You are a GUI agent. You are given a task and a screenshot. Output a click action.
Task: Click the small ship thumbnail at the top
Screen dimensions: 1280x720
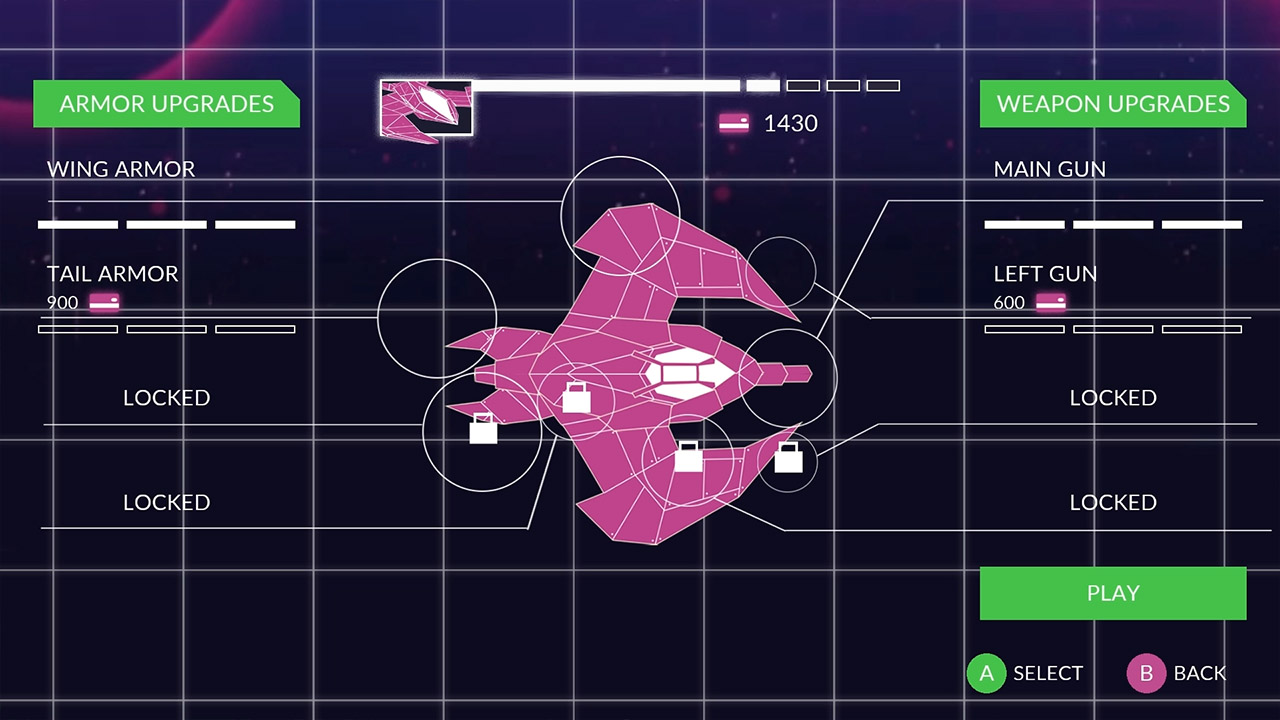[426, 108]
